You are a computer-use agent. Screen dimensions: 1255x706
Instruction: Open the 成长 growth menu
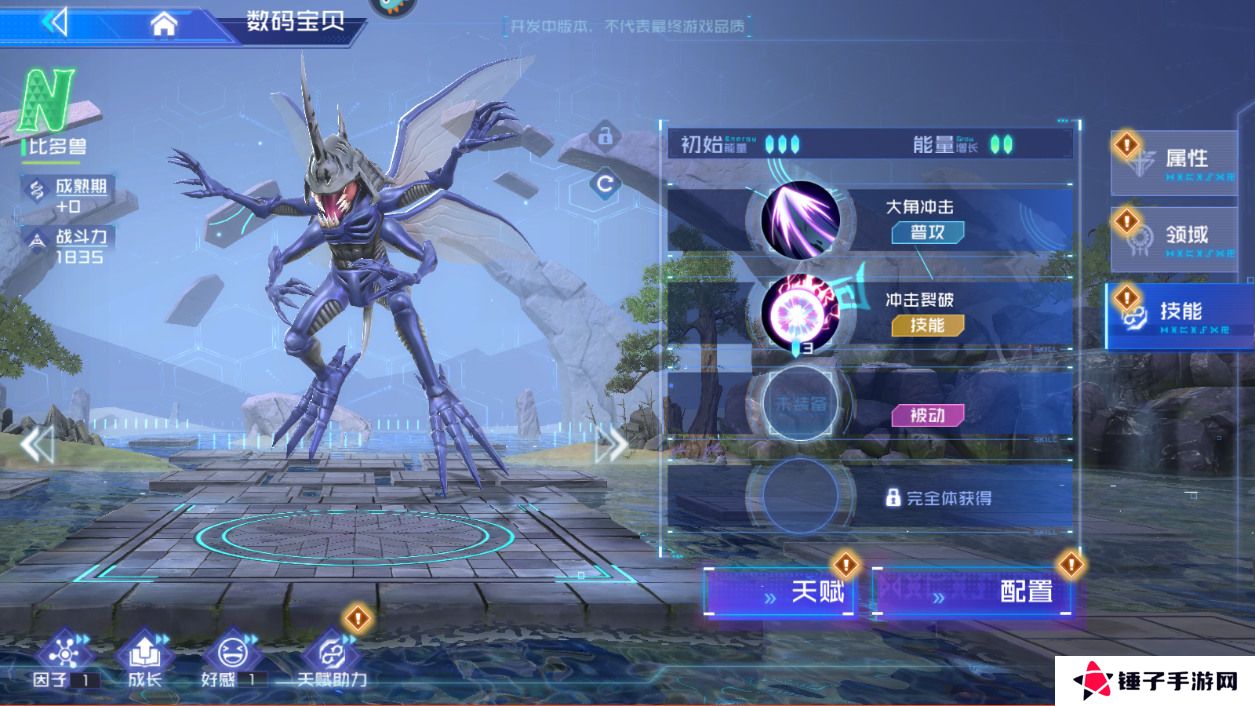click(x=144, y=658)
